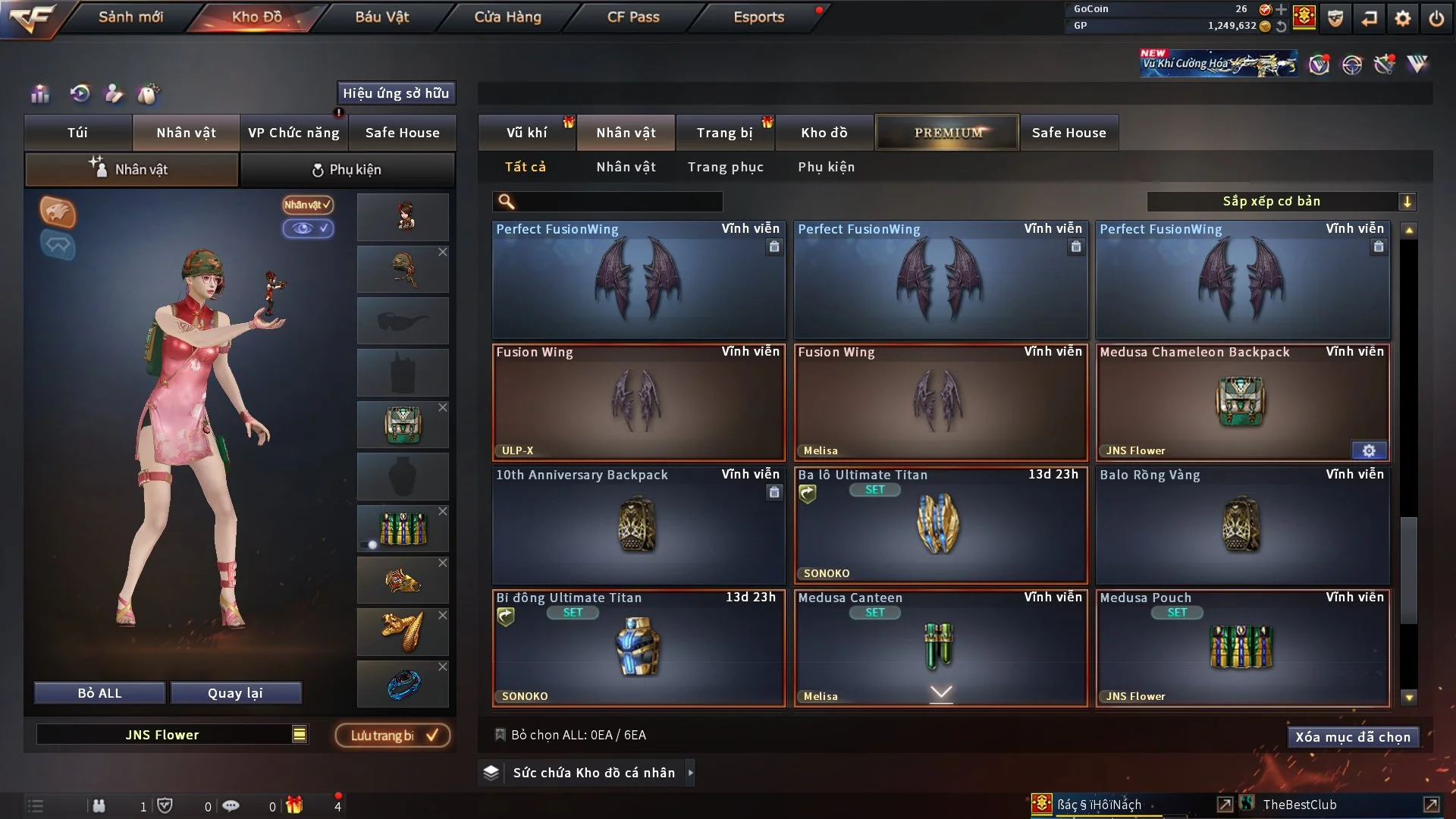Switch to the PREMIUM tab
This screenshot has height=819, width=1456.
[946, 132]
